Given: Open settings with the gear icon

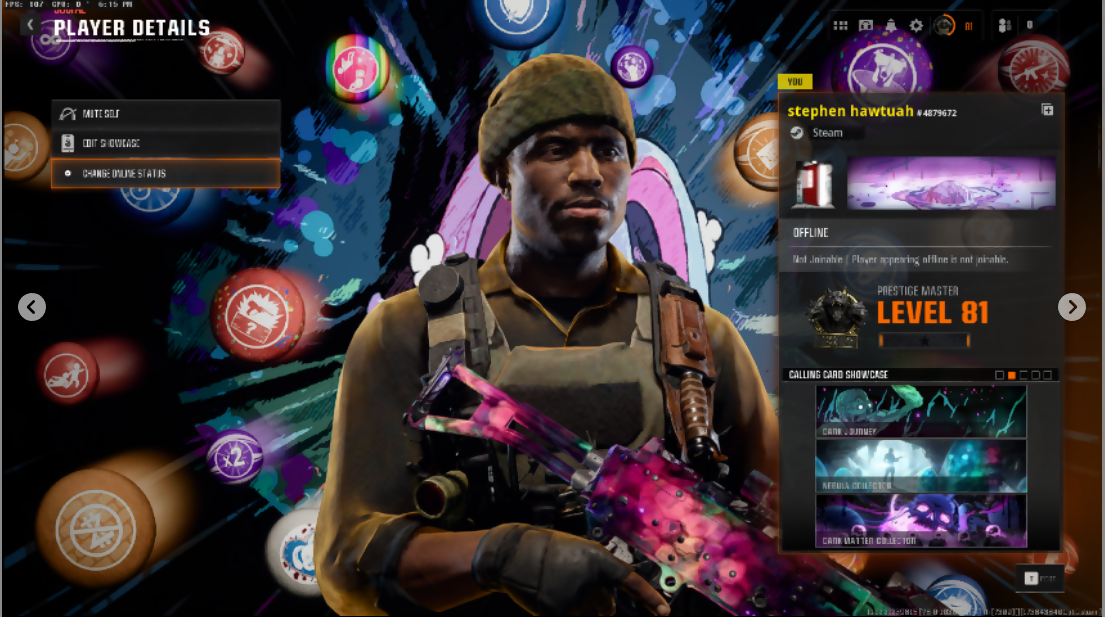Looking at the screenshot, I should (916, 26).
